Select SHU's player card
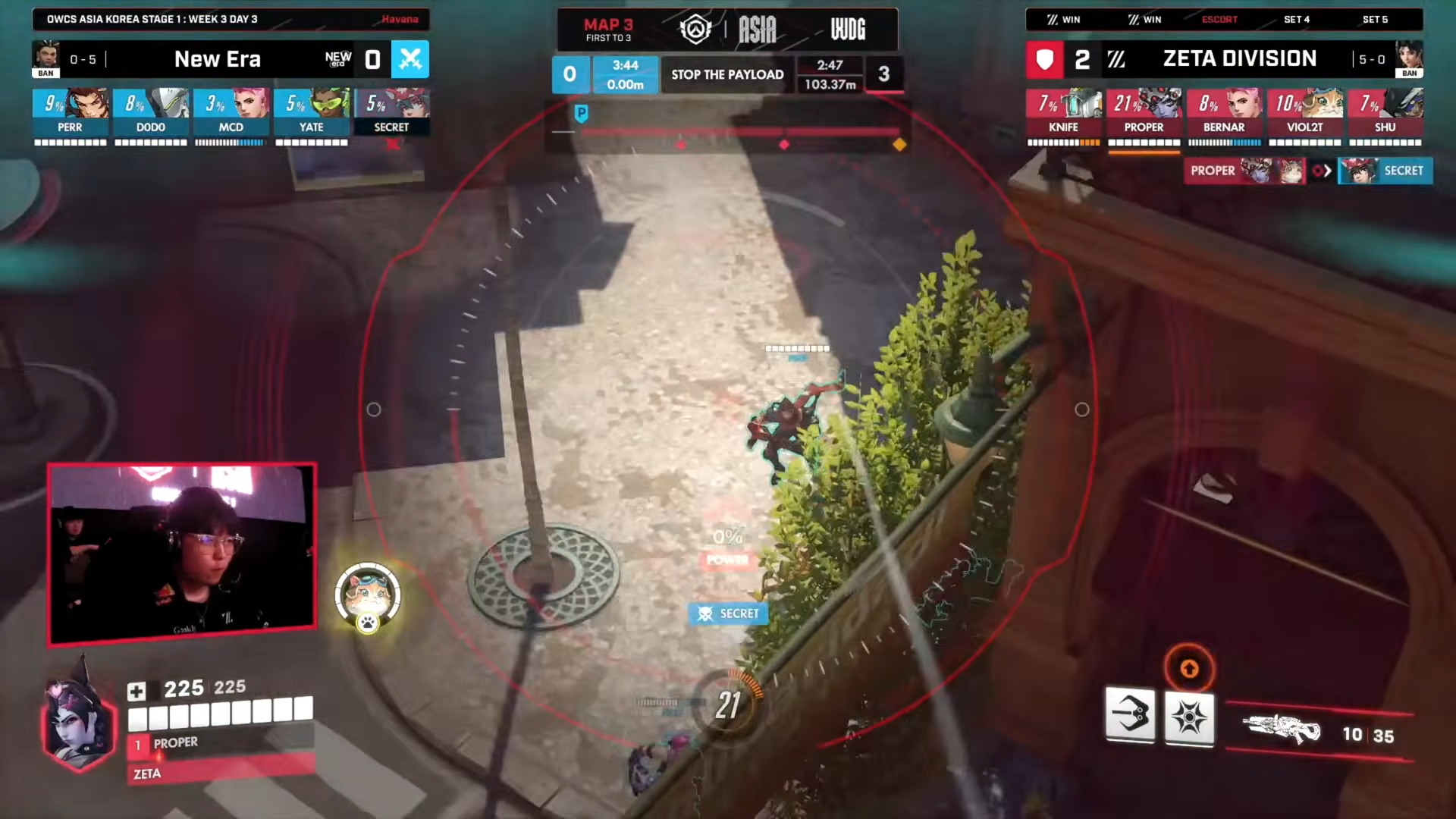This screenshot has width=1456, height=819. (1385, 112)
